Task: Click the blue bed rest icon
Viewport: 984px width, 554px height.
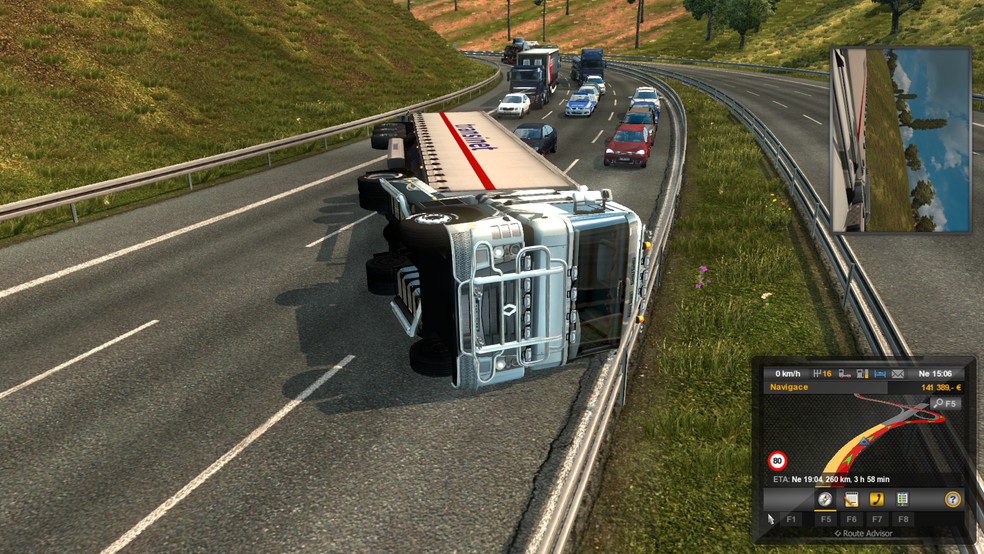Action: point(878,373)
